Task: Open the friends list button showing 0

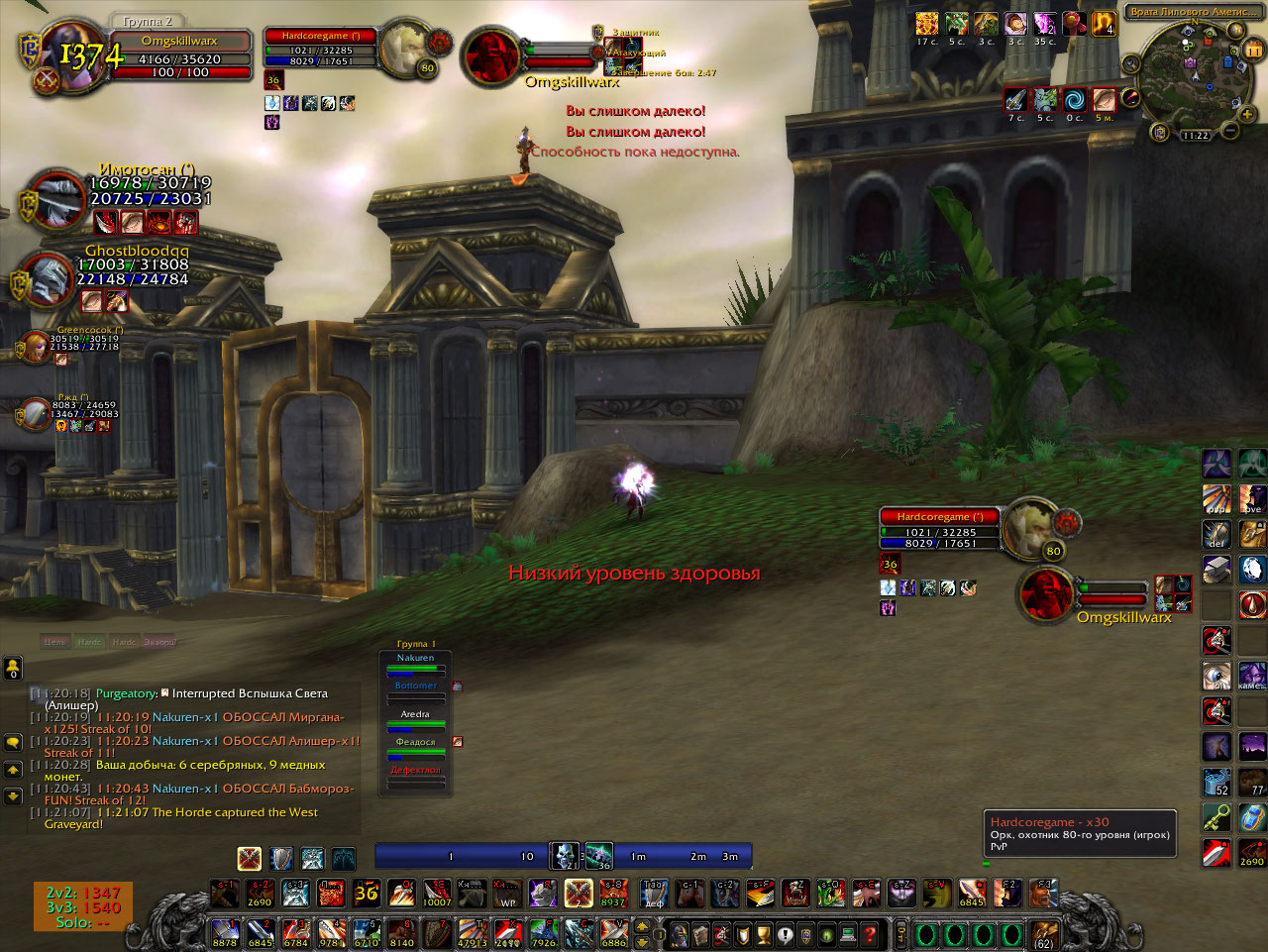Action: click(13, 668)
